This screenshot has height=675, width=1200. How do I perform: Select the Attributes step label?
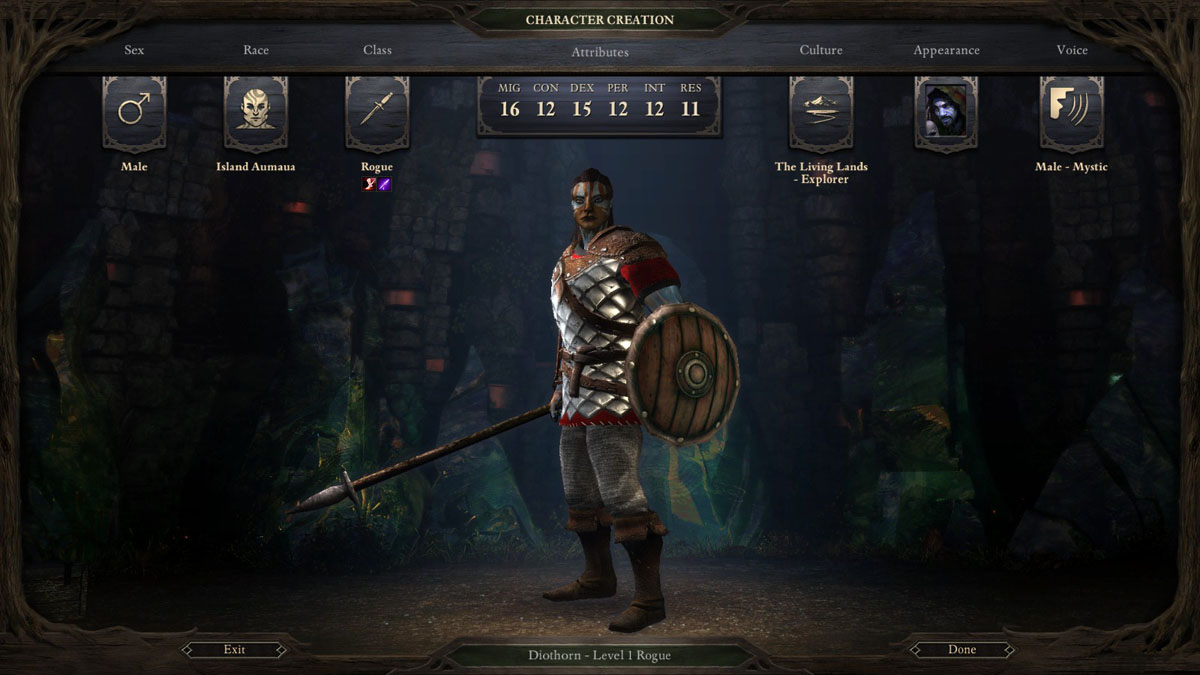pyautogui.click(x=600, y=52)
